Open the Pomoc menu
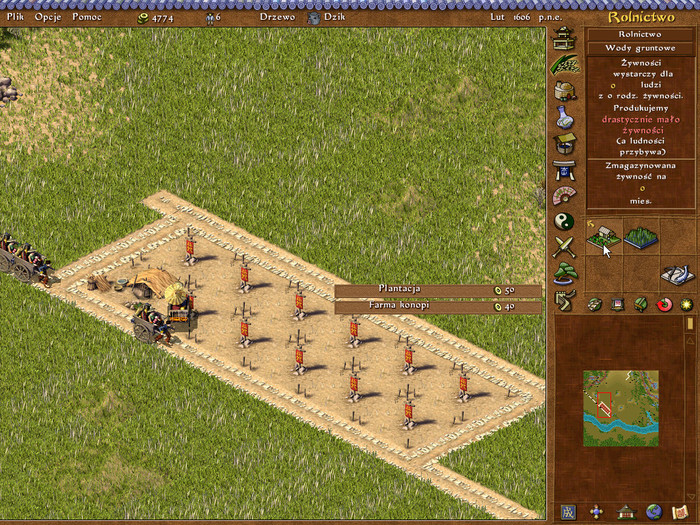 (86, 17)
